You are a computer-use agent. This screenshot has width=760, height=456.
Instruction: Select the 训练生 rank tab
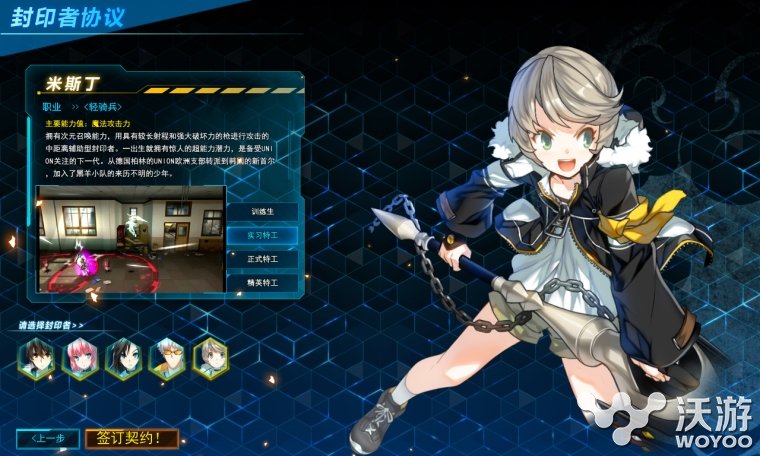262,211
